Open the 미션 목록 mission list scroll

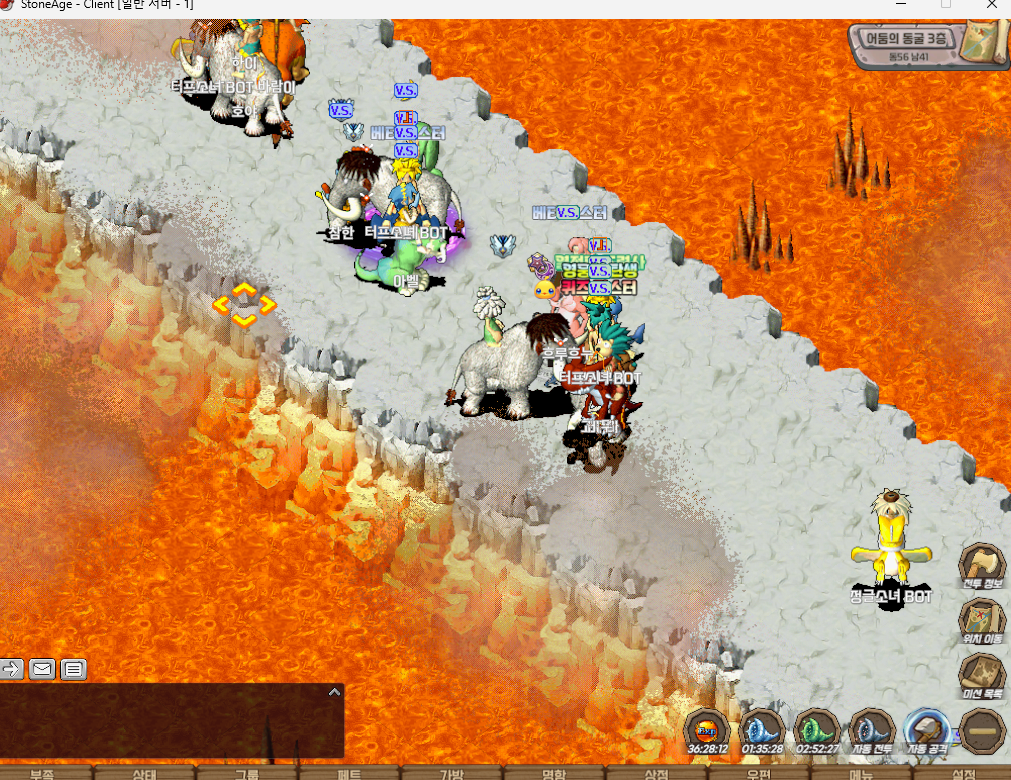point(981,675)
